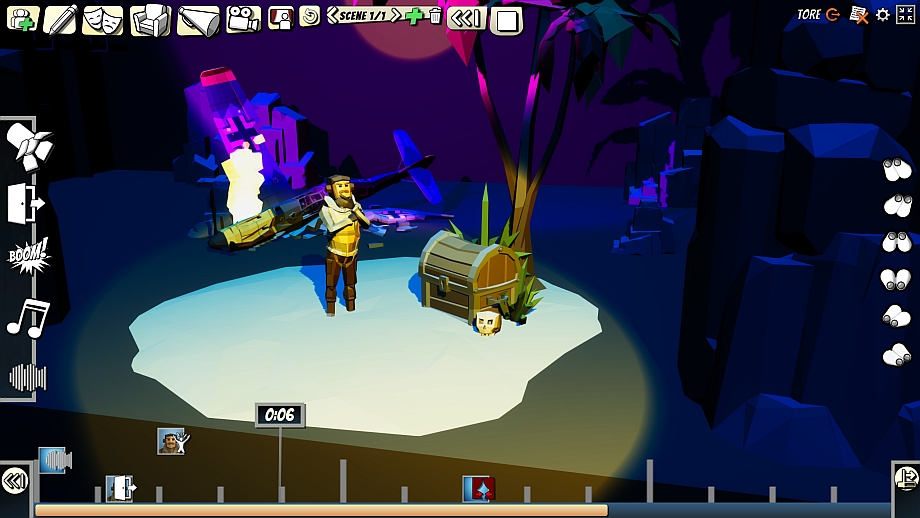Open the armchair props tool
Image resolution: width=920 pixels, height=518 pixels.
pos(151,19)
